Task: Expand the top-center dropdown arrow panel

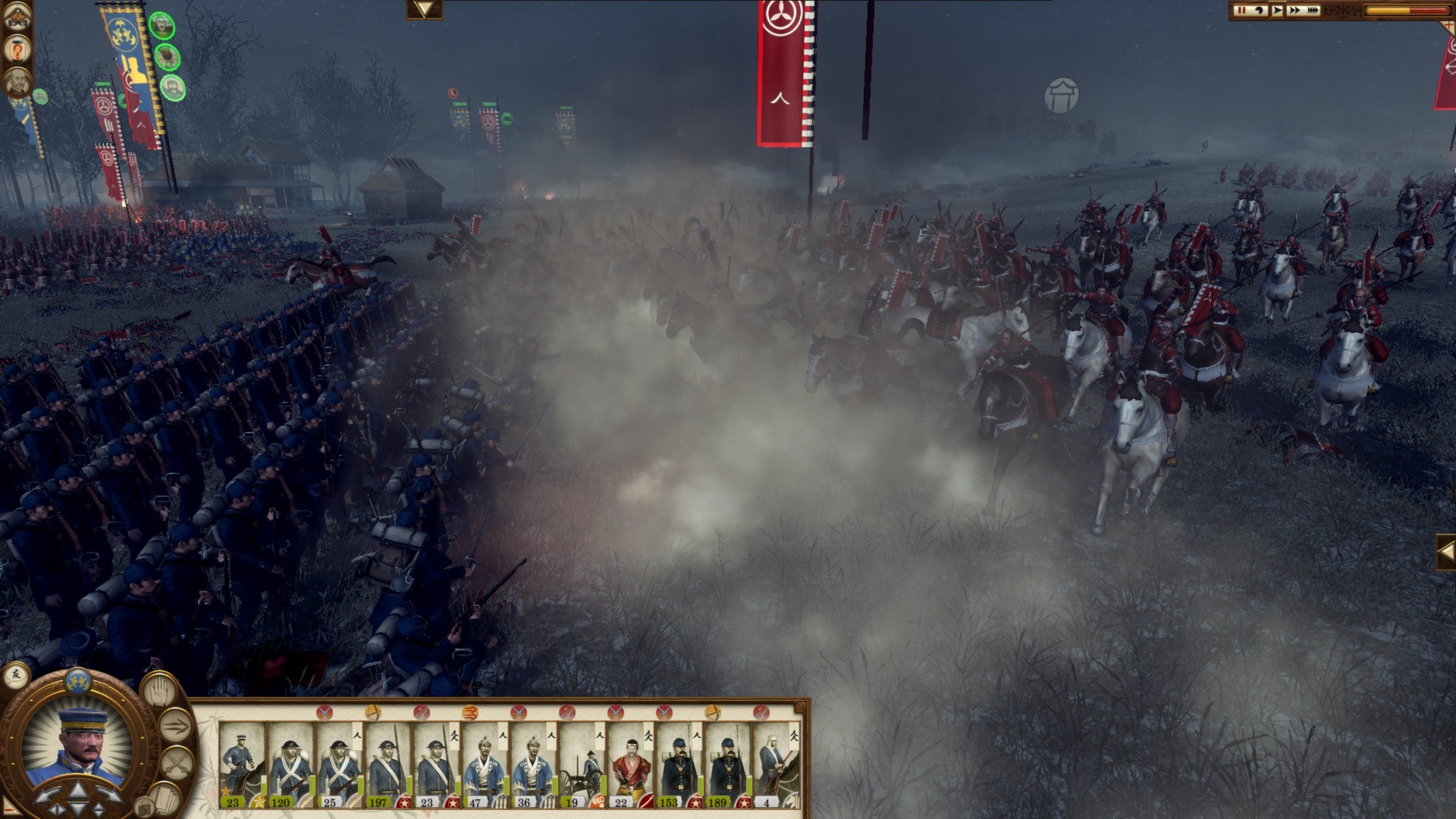Action: [424, 9]
